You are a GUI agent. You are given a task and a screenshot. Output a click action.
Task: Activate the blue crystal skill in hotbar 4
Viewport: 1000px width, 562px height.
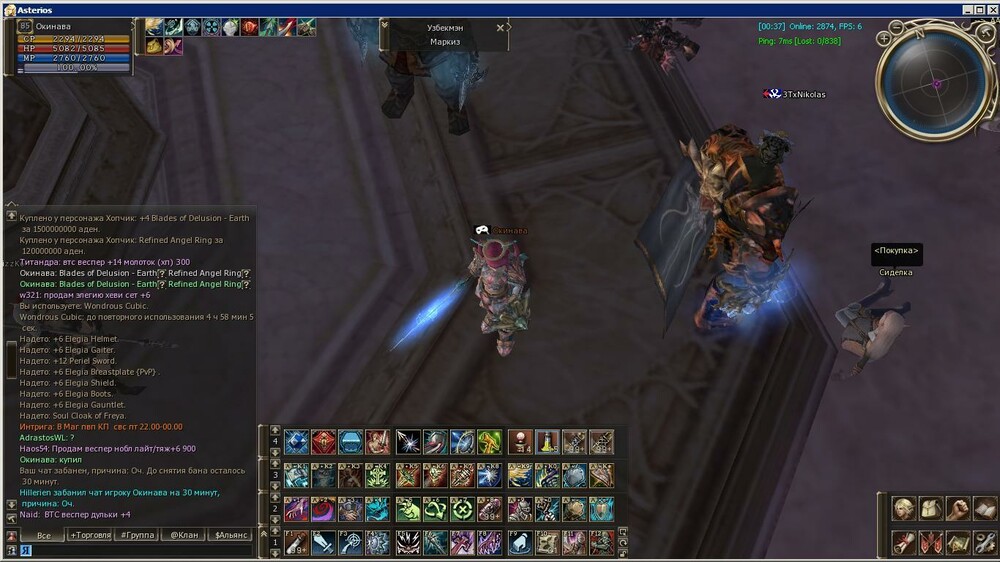click(296, 442)
